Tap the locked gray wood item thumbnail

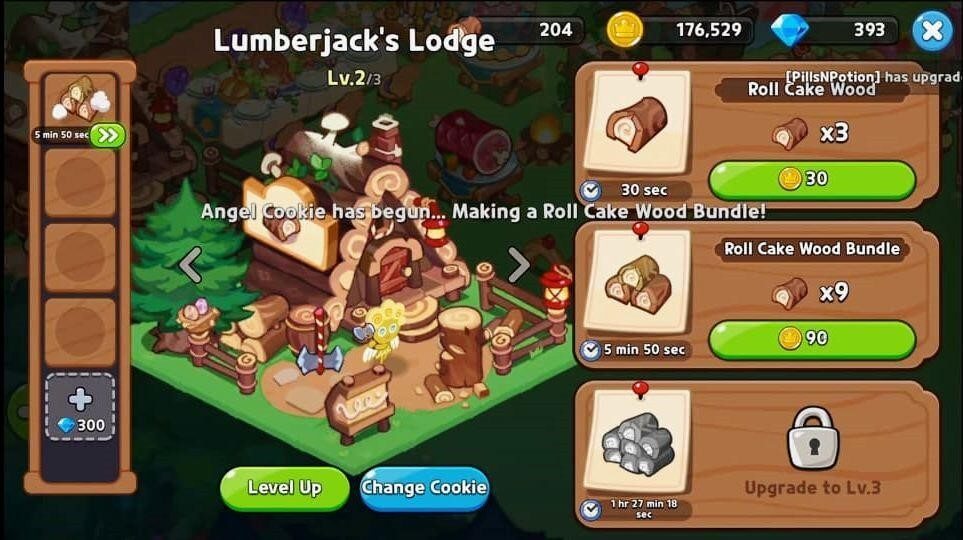point(636,443)
